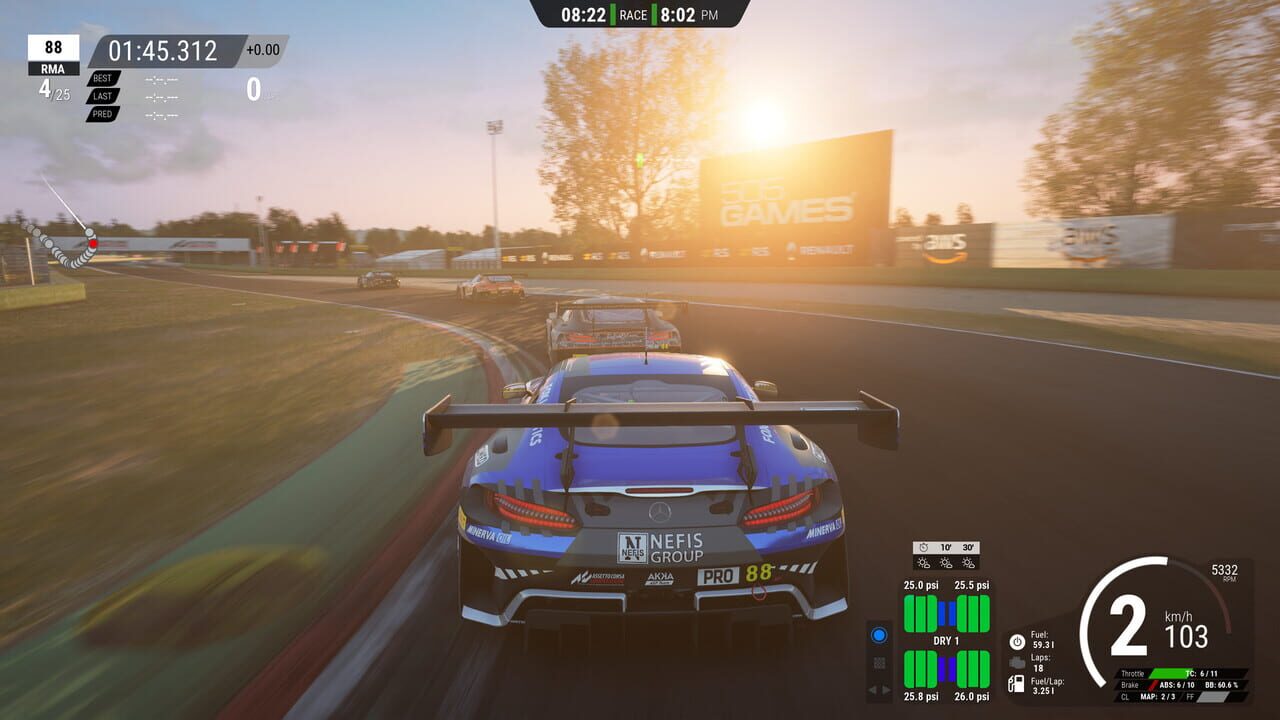This screenshot has height=720, width=1280.
Task: Select the fuel pump icon
Action: (1017, 684)
